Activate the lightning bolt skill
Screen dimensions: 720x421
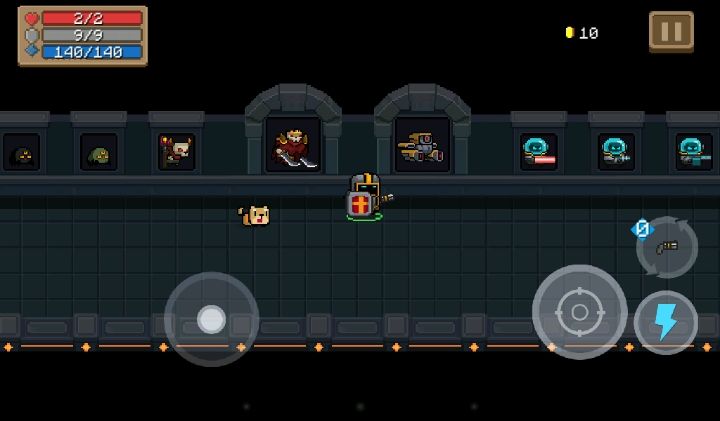[x=665, y=322]
